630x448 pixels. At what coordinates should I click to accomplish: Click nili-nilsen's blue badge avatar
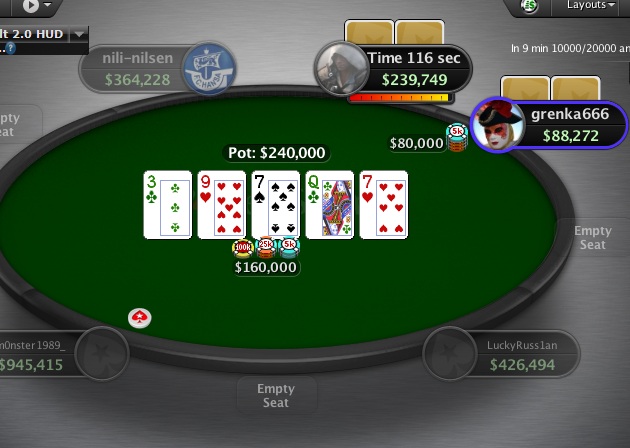click(204, 66)
